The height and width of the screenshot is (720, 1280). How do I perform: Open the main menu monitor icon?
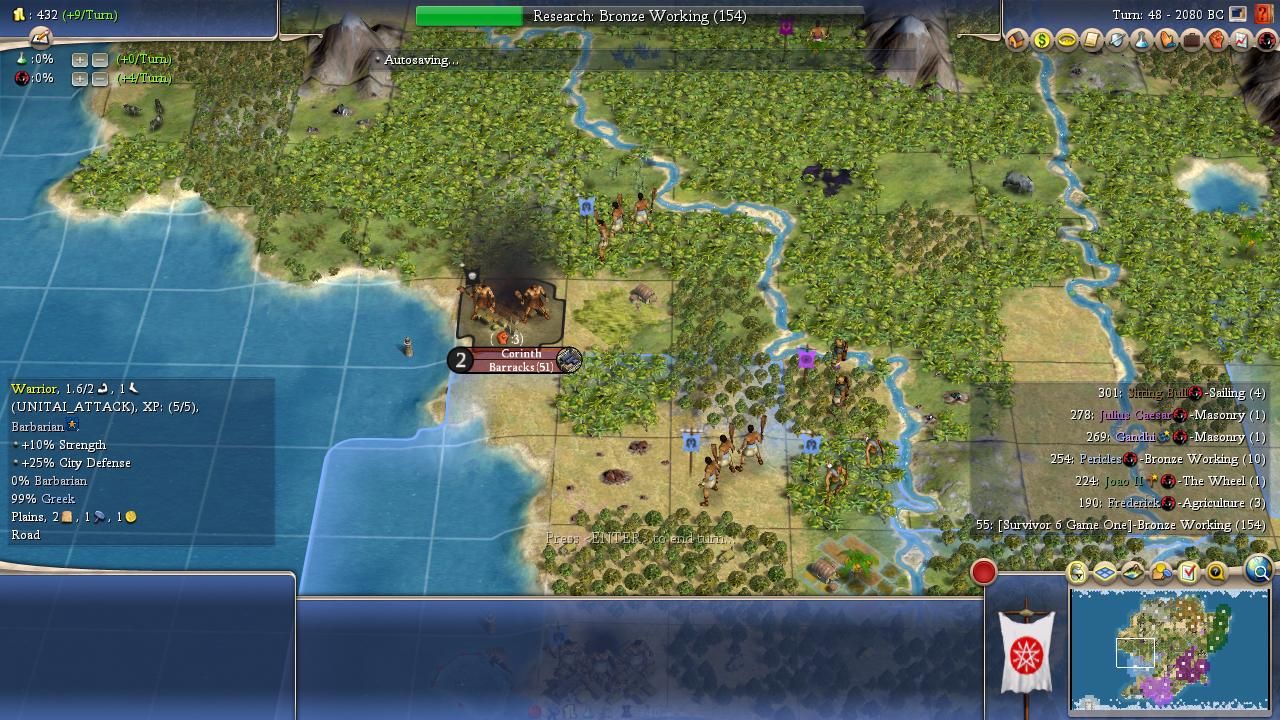tap(1238, 15)
